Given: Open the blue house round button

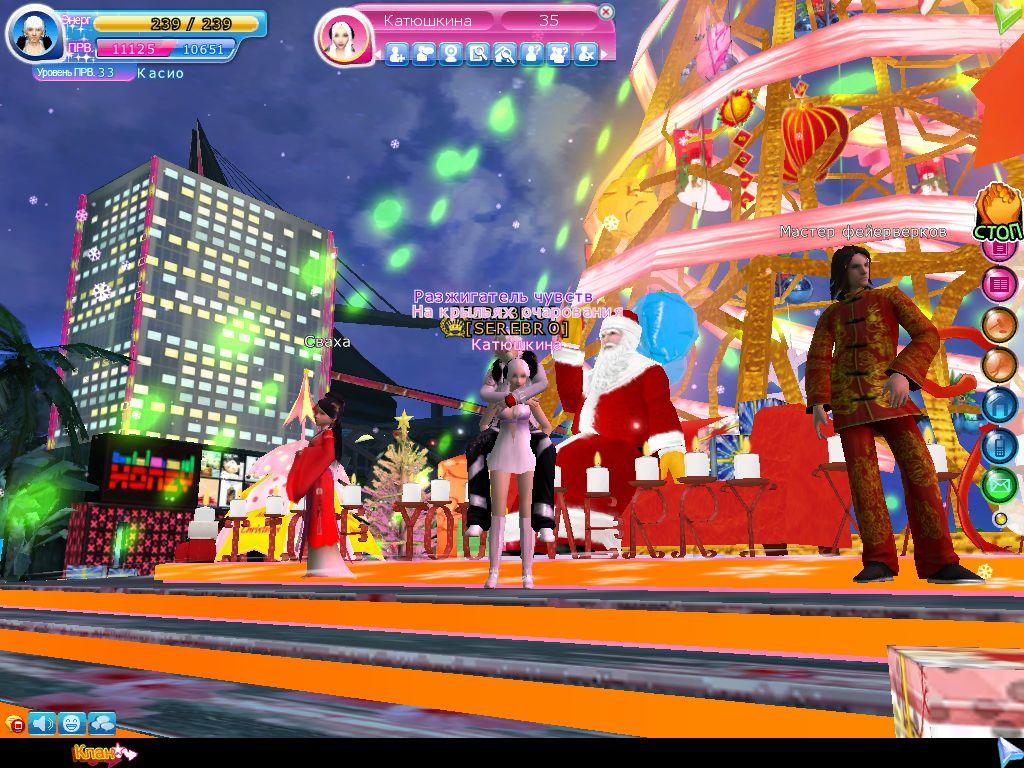Looking at the screenshot, I should 999,405.
